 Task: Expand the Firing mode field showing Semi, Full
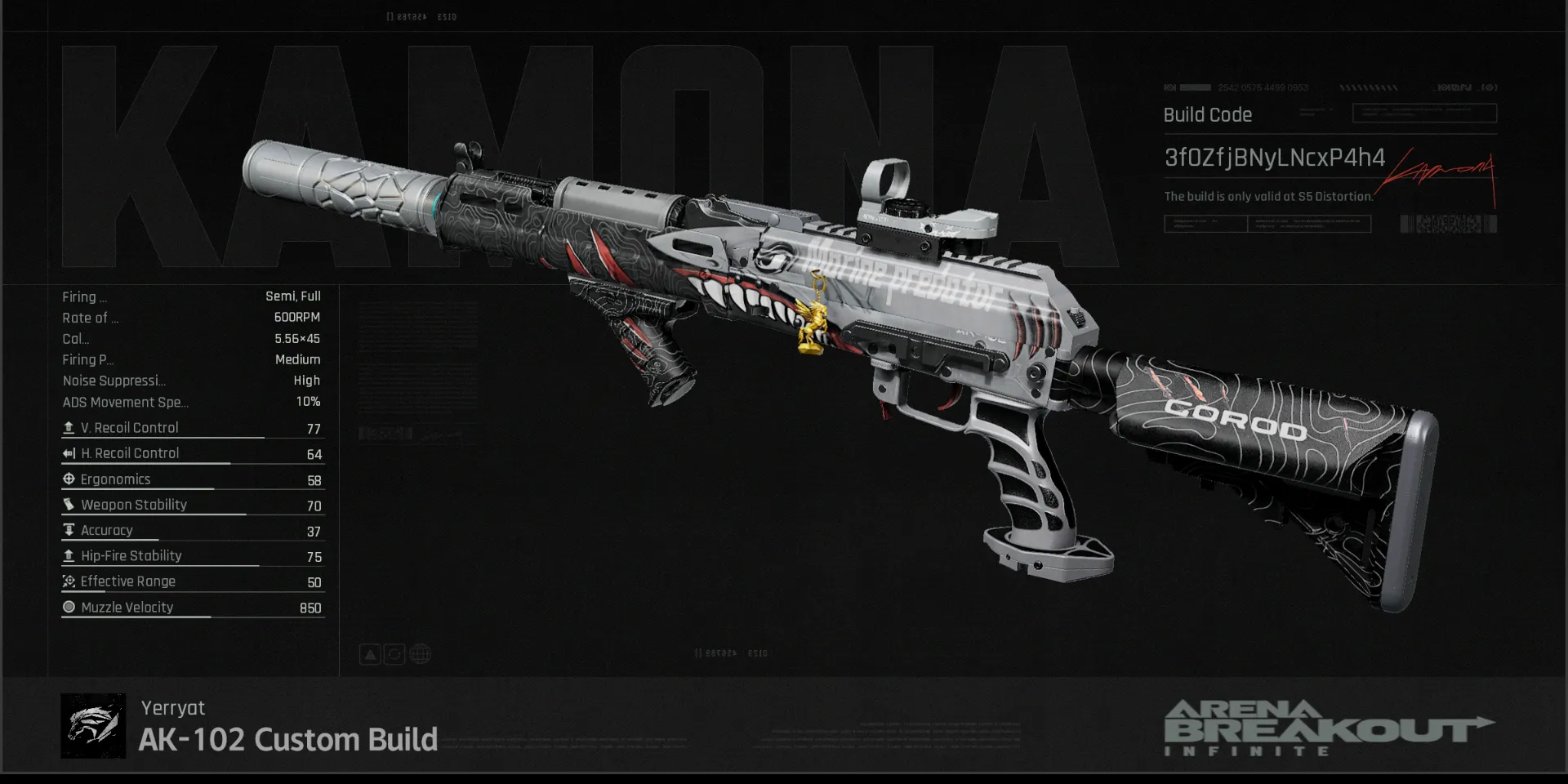point(192,296)
